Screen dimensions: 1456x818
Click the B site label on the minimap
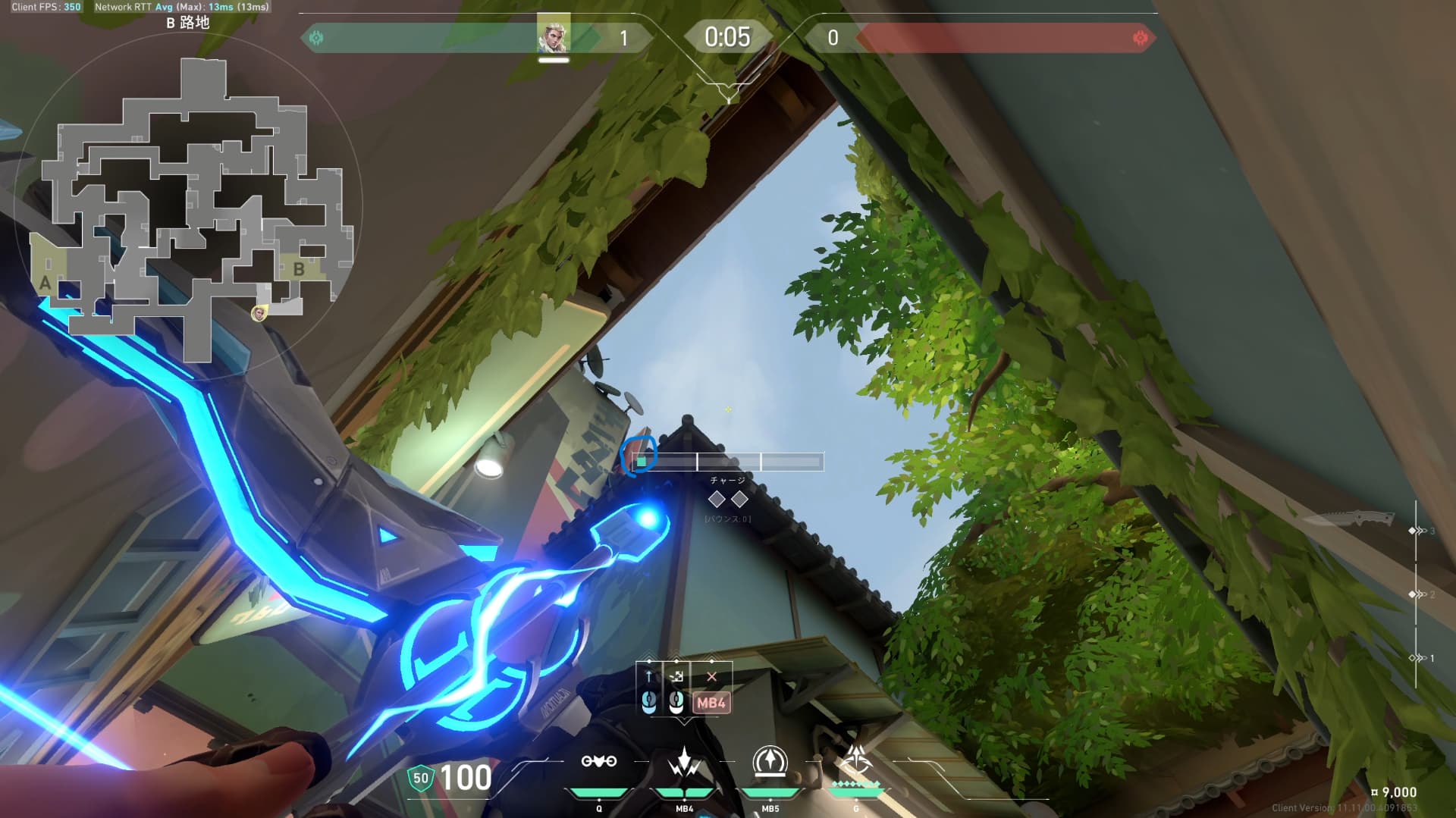tap(299, 268)
